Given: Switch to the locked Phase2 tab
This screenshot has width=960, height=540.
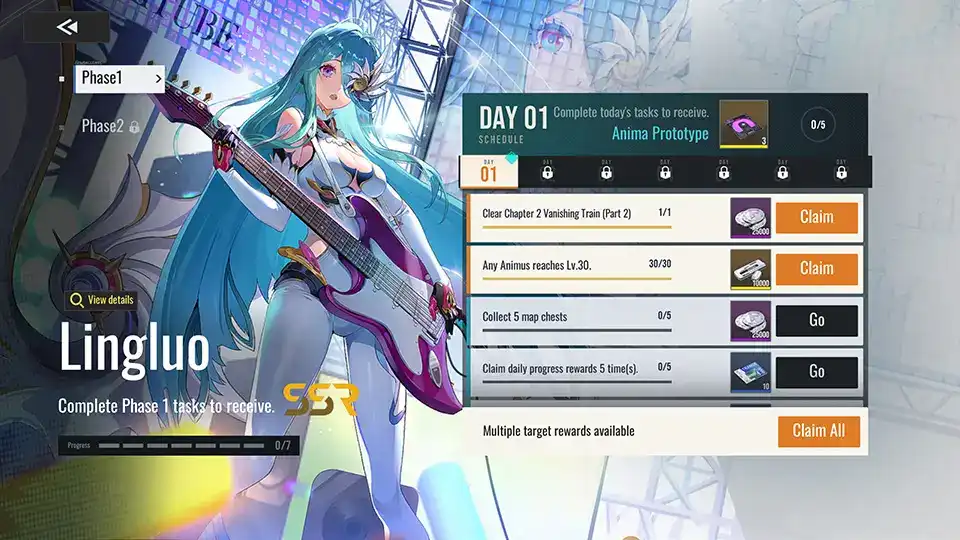Looking at the screenshot, I should pos(110,126).
